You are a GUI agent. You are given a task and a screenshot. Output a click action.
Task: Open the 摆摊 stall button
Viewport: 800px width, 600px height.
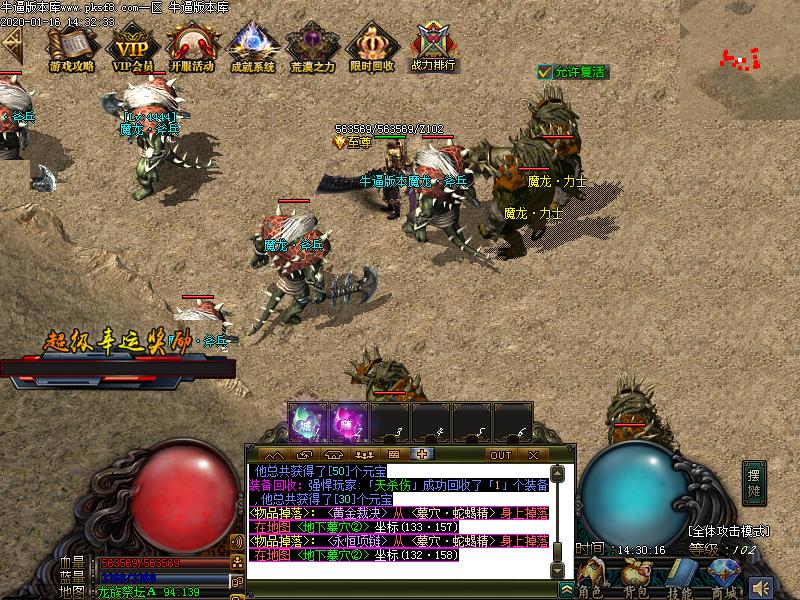(754, 483)
